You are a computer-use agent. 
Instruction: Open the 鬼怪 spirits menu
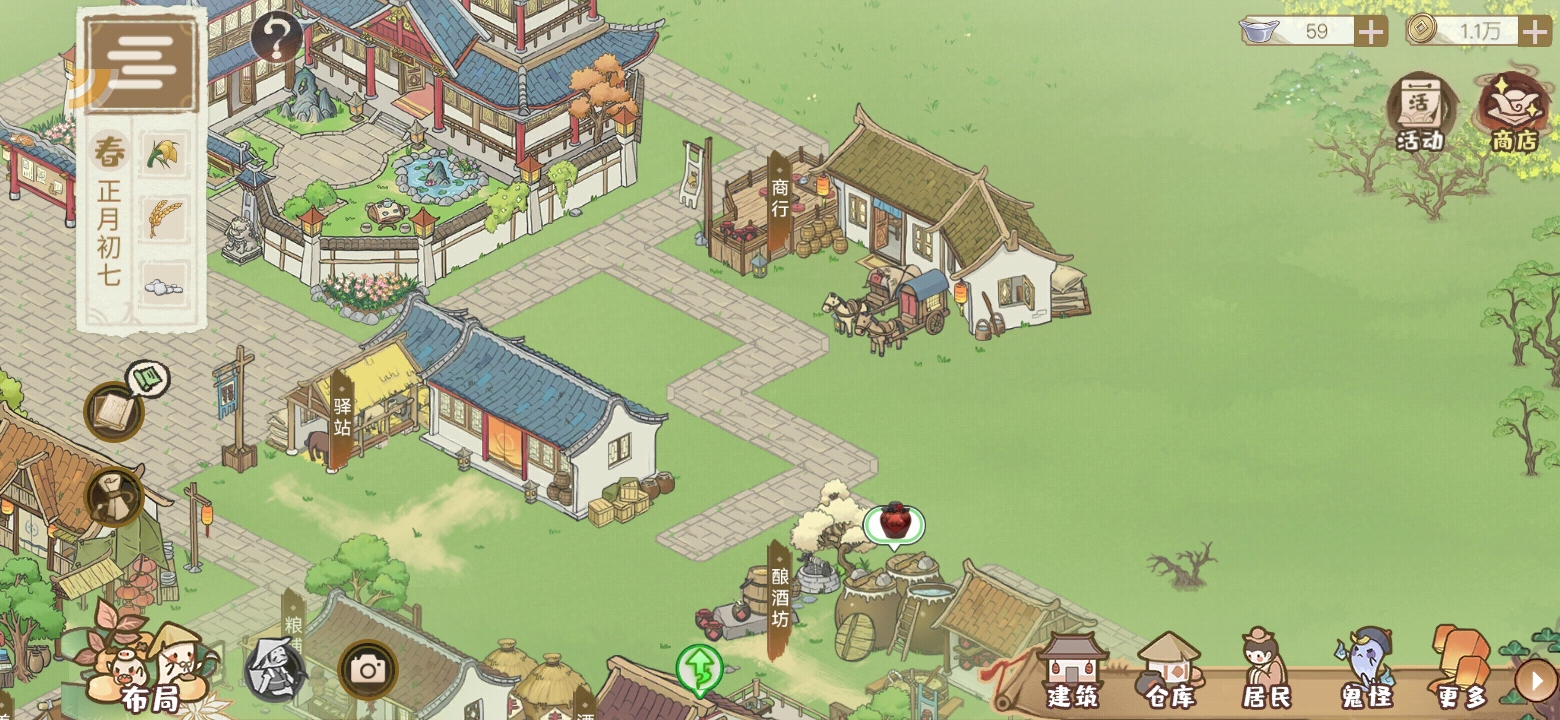[x=1367, y=672]
